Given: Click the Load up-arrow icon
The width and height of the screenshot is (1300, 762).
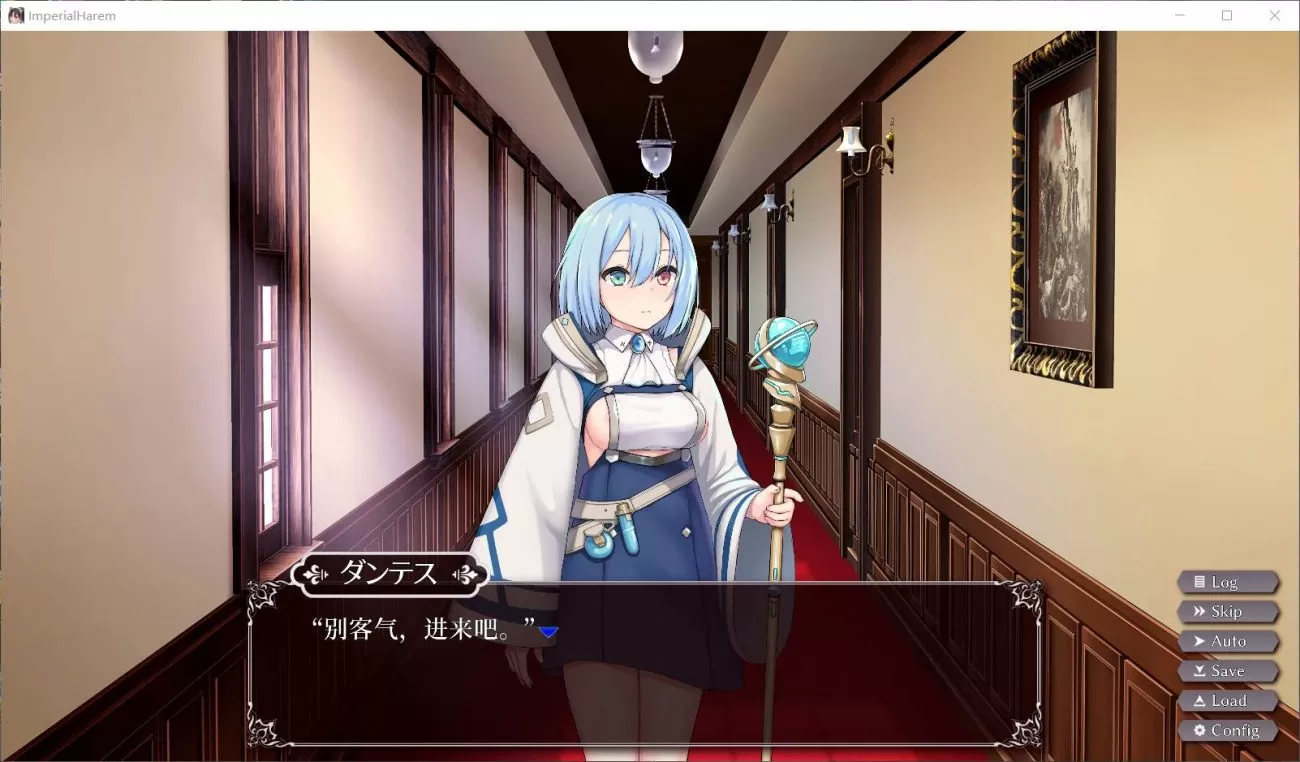Looking at the screenshot, I should coord(1199,700).
